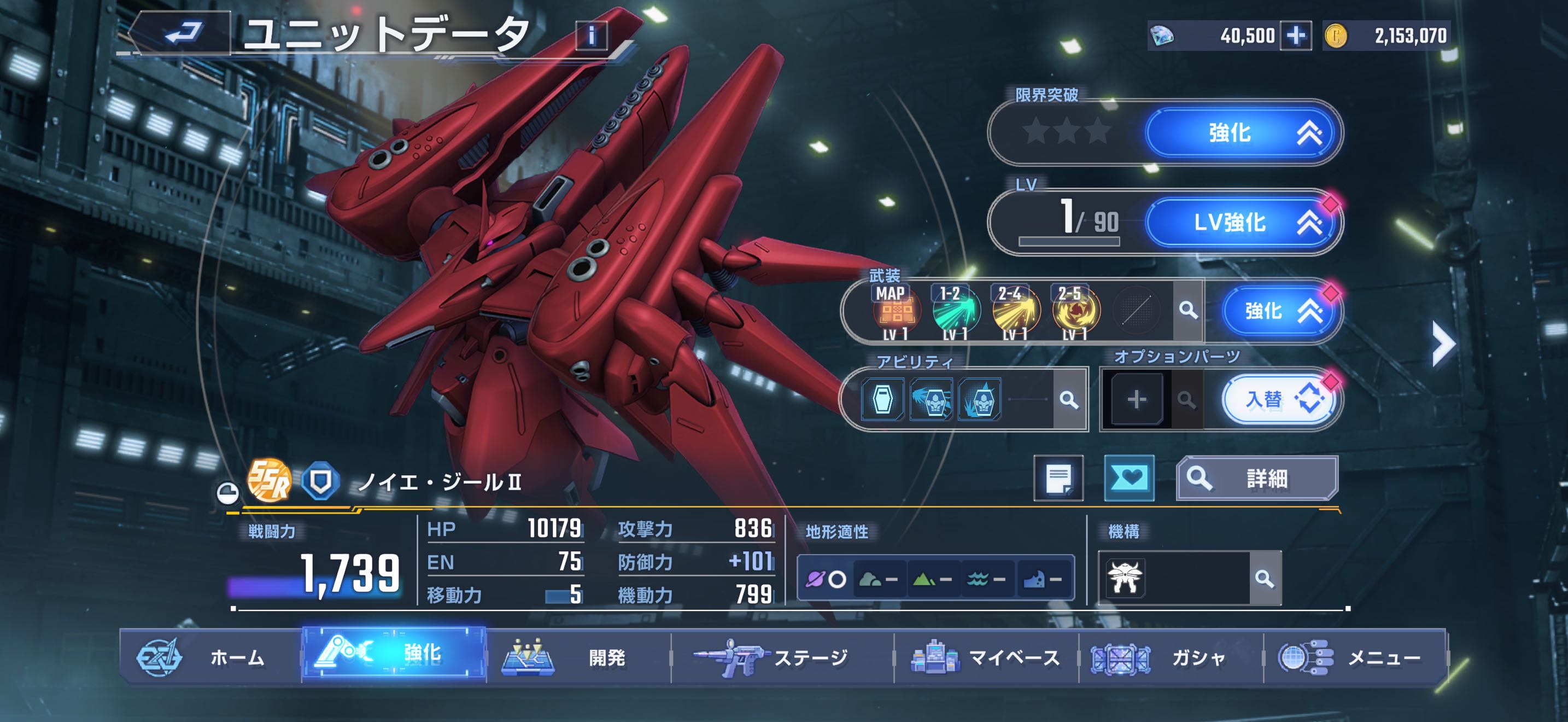Open the 詳細 details button
This screenshot has width=1568, height=722.
pyautogui.click(x=1256, y=479)
